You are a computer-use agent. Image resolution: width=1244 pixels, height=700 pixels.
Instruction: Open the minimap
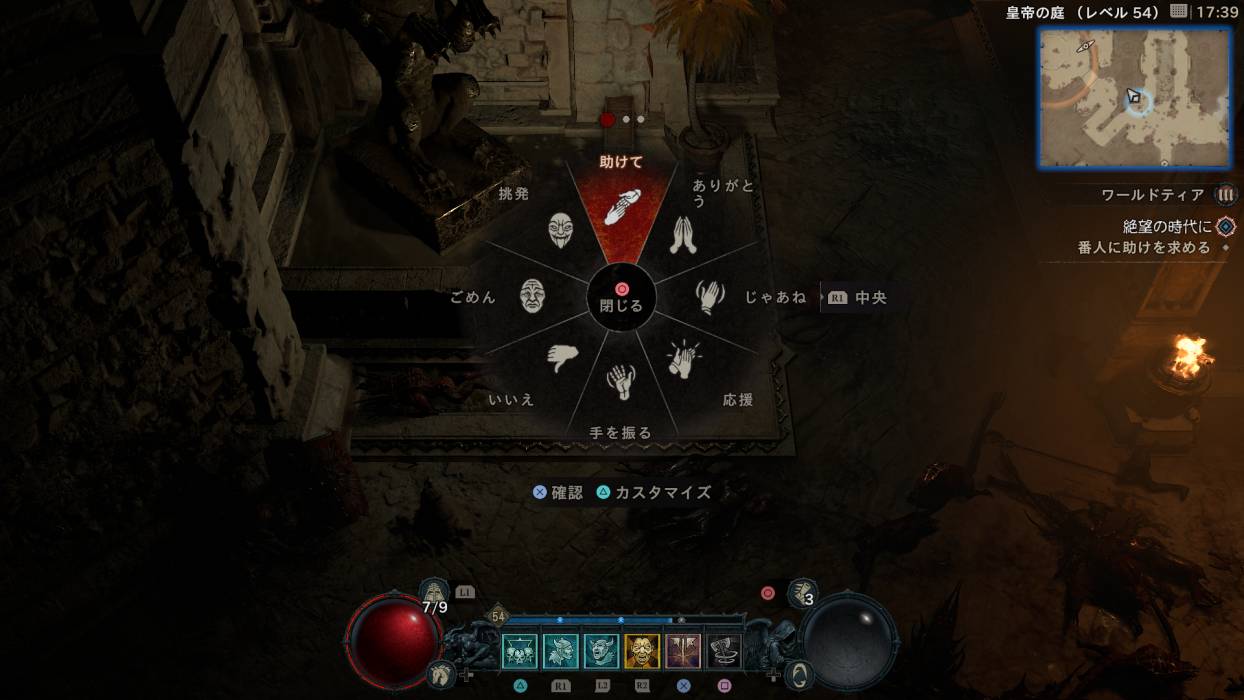(1134, 97)
